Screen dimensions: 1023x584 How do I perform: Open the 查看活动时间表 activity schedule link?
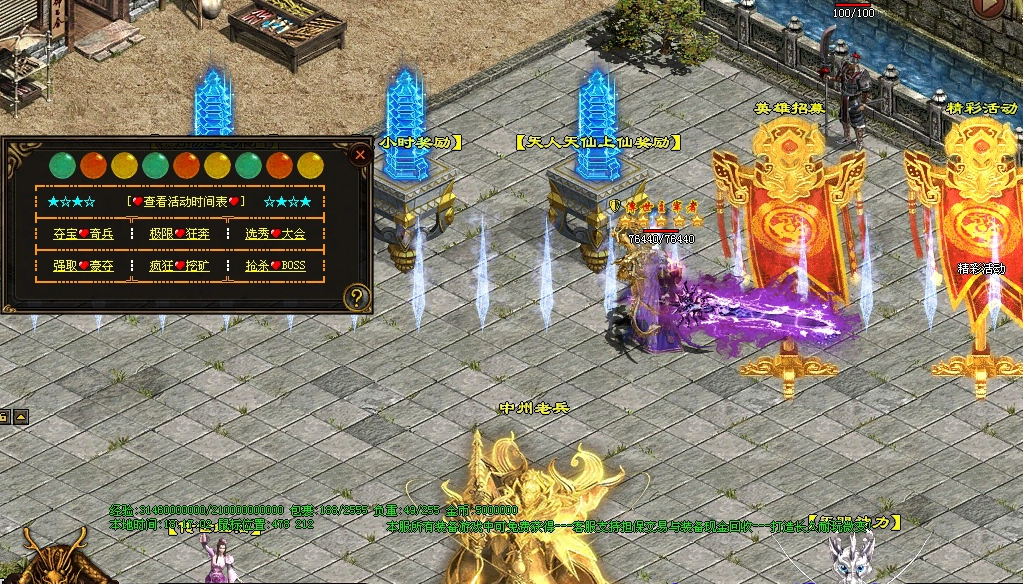(x=186, y=201)
